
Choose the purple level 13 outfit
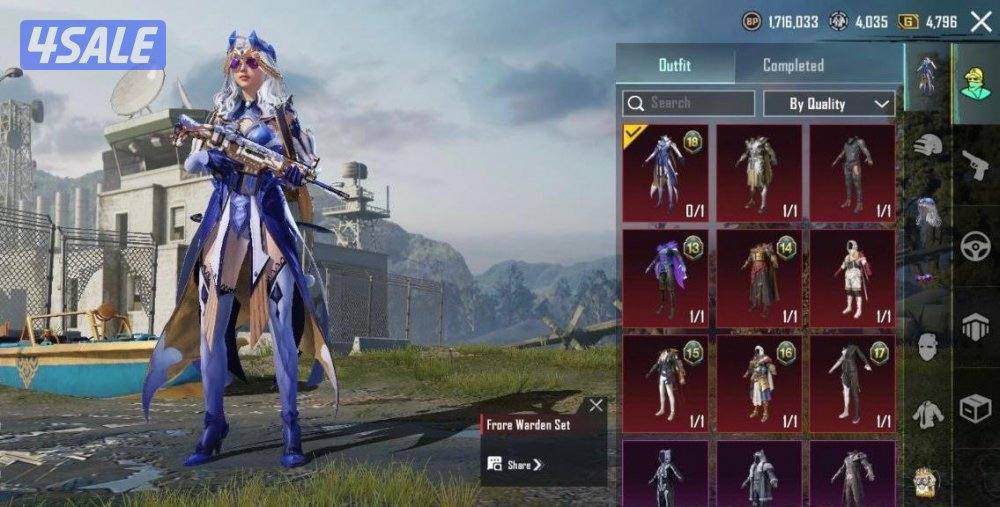click(x=665, y=279)
